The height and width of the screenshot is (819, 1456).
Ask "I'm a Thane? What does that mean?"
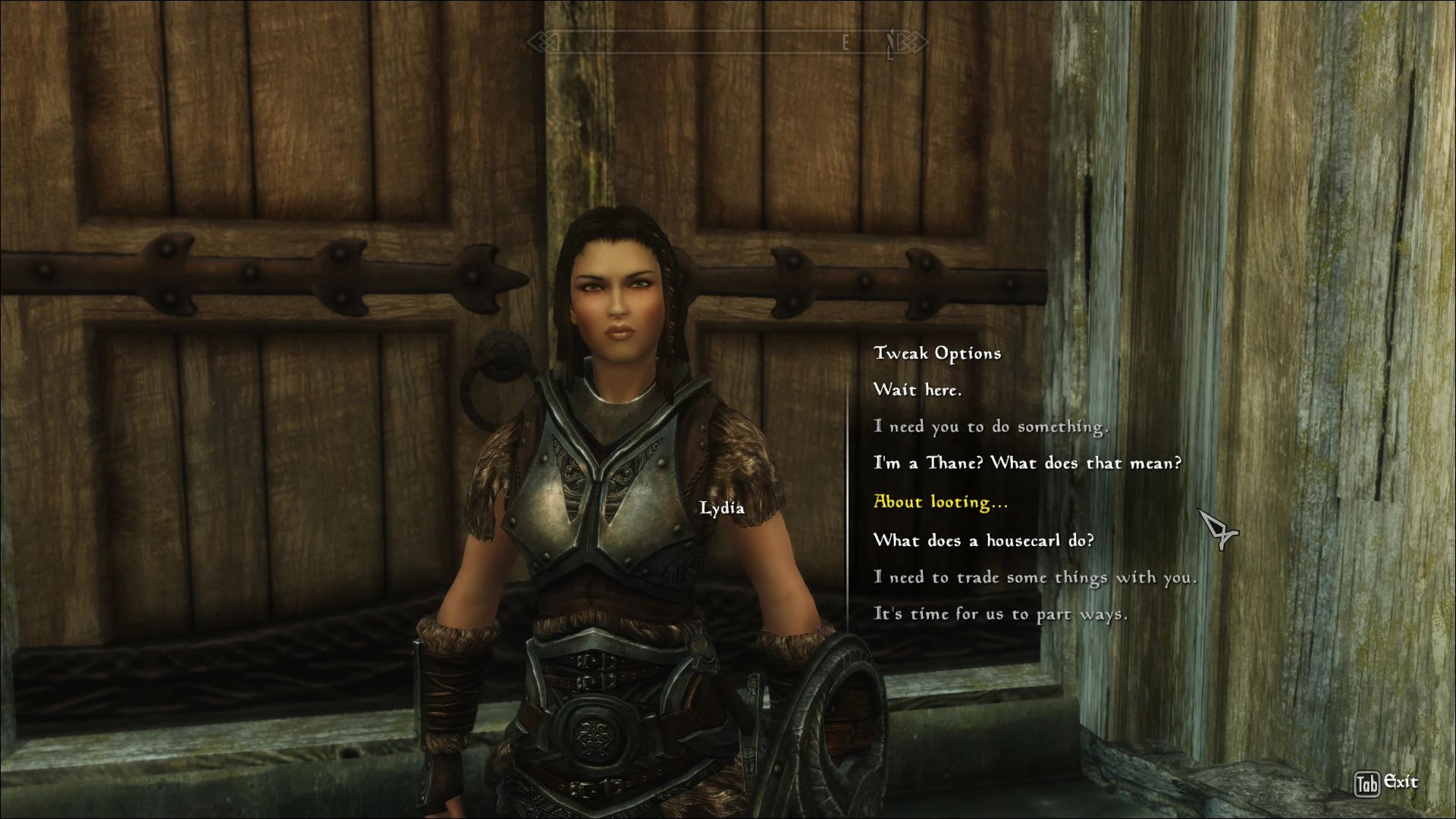click(1028, 463)
